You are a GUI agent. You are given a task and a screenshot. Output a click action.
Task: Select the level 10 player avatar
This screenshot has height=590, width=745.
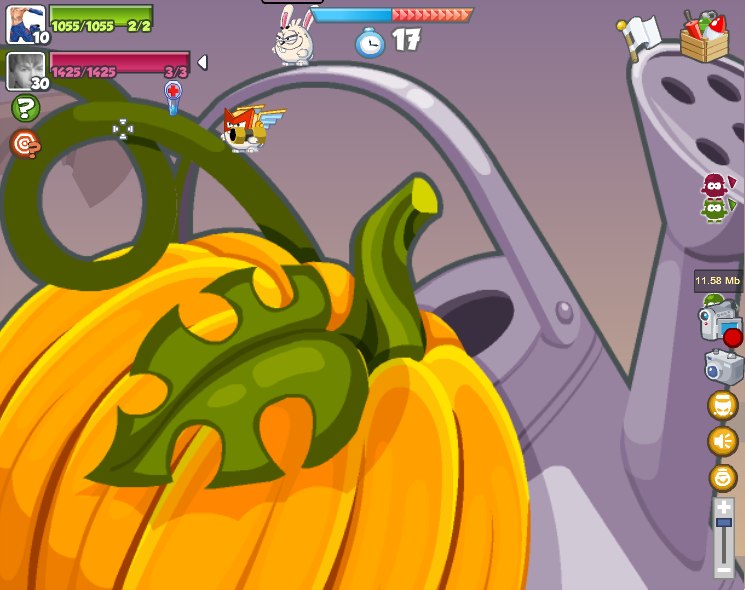[x=25, y=23]
